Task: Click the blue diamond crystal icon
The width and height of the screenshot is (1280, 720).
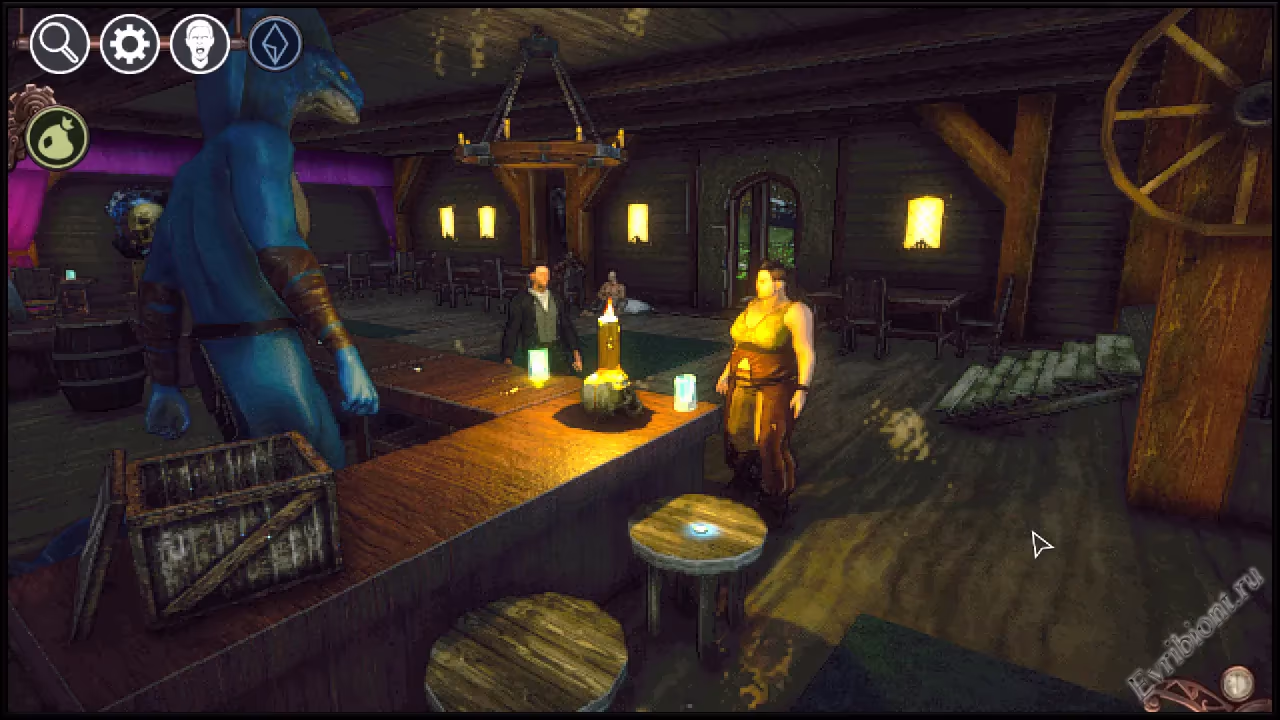Action: point(275,44)
